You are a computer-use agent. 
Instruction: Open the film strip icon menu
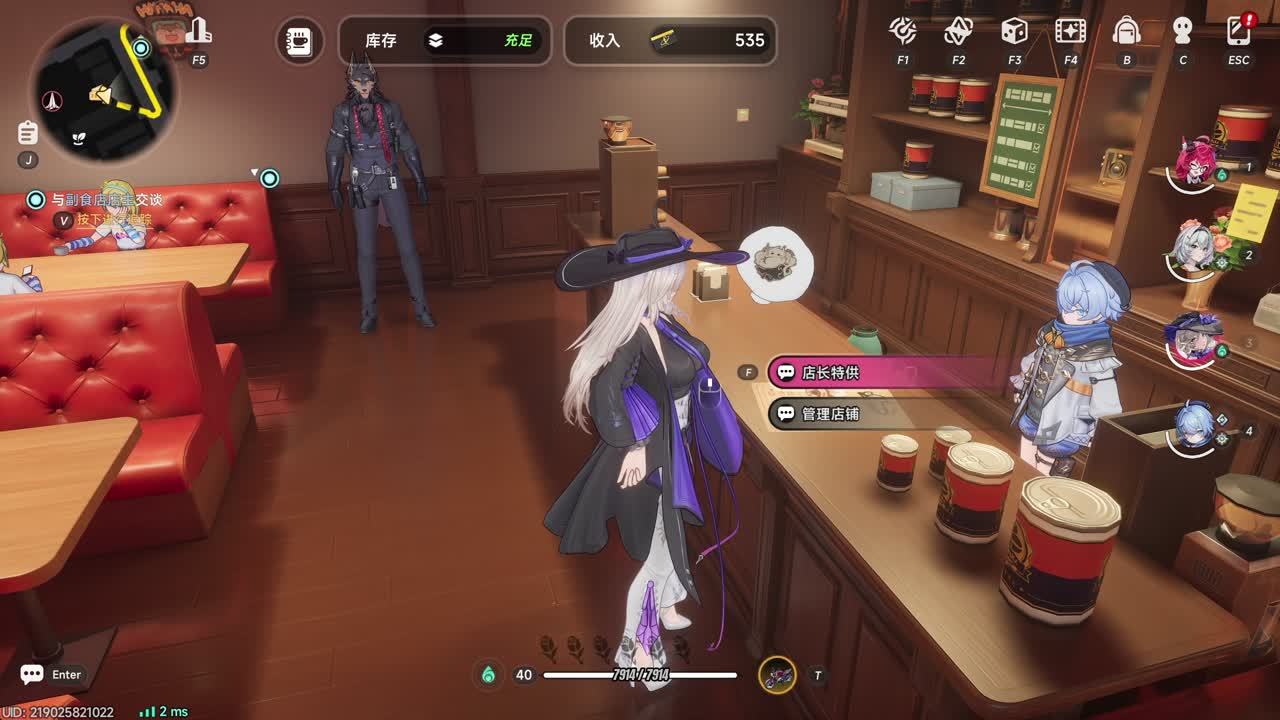pyautogui.click(x=1070, y=31)
